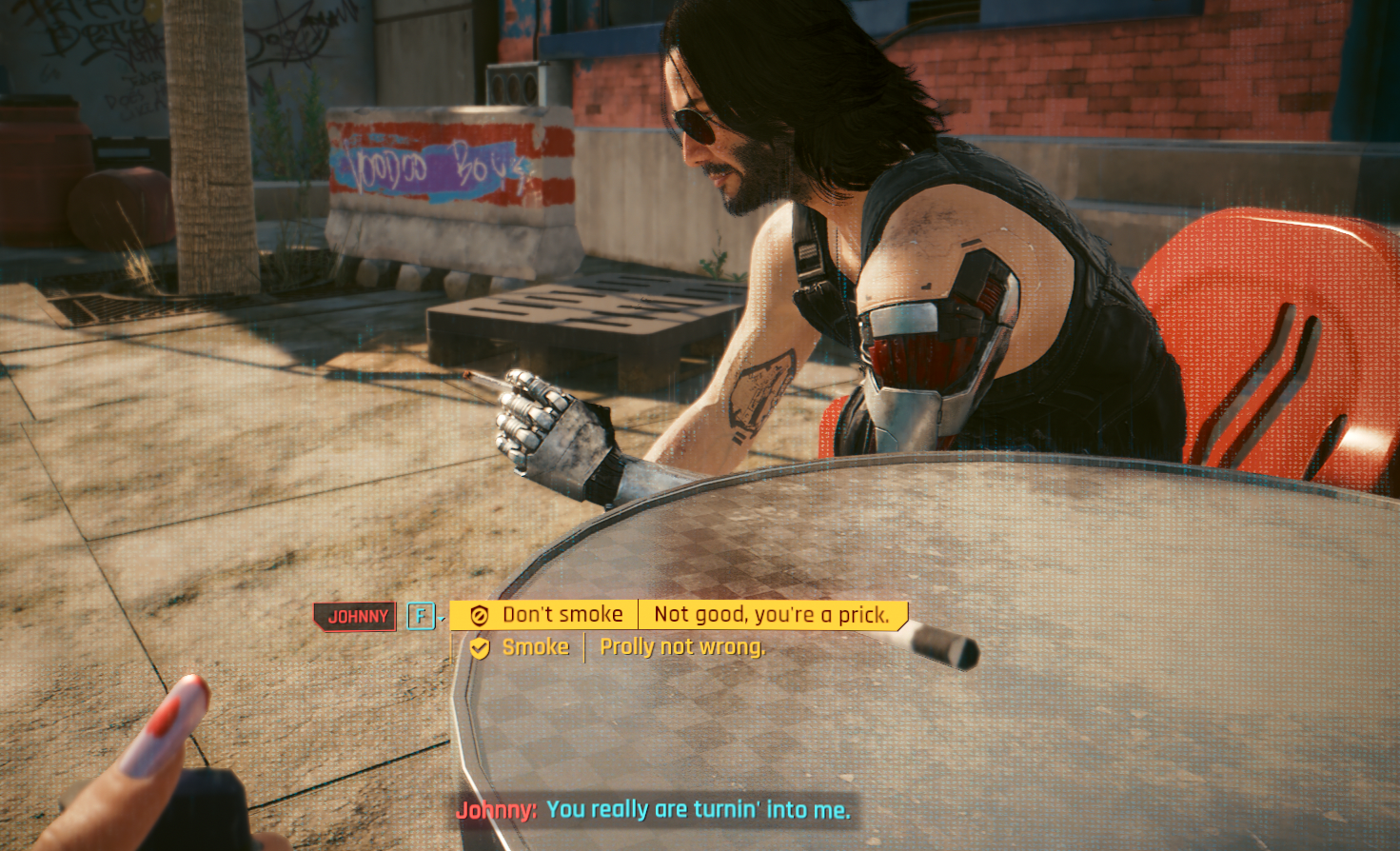Click Johnny's subtitle line at the bottom
Image resolution: width=1400 pixels, height=851 pixels.
click(694, 813)
